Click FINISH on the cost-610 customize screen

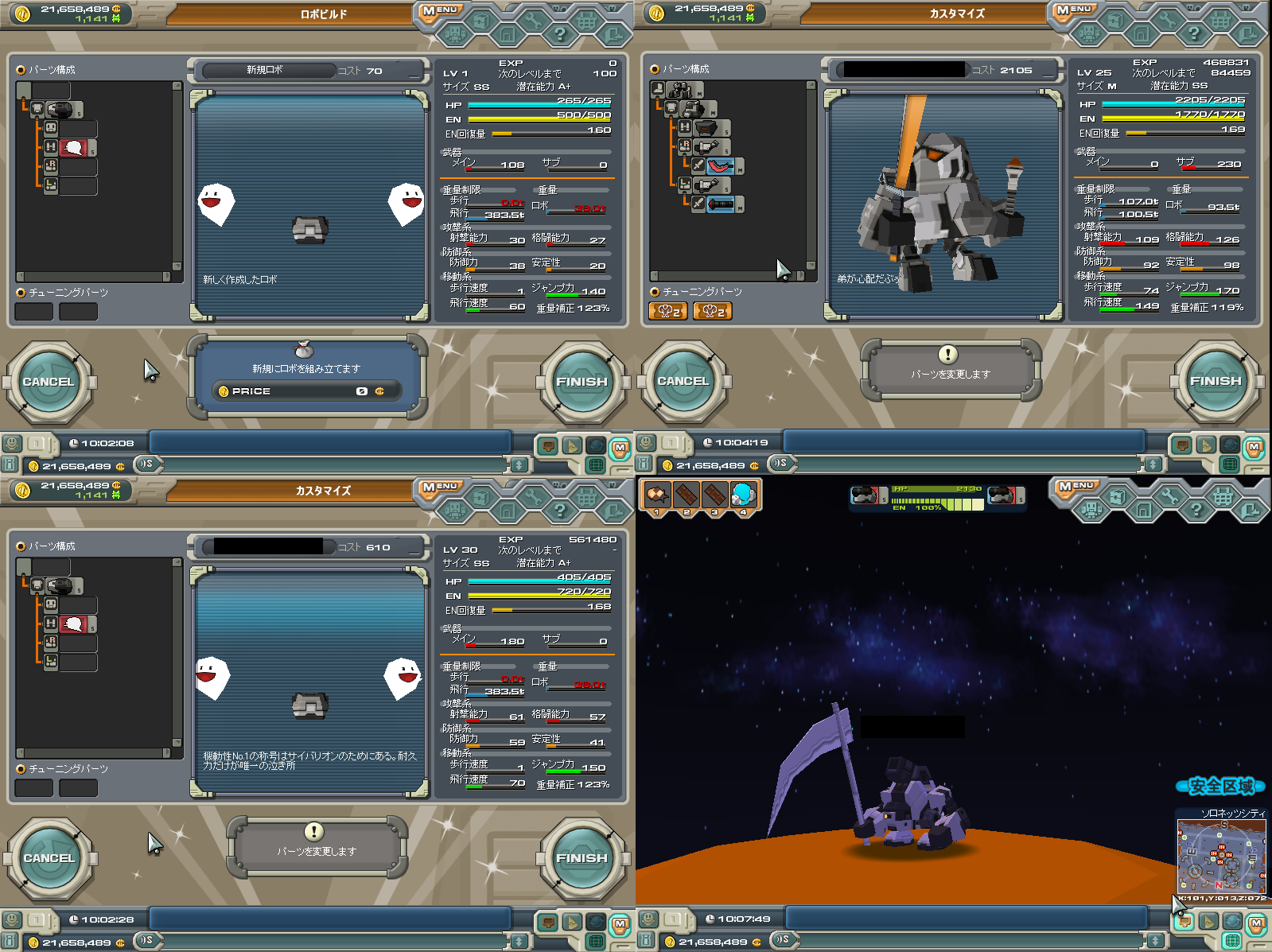(582, 858)
